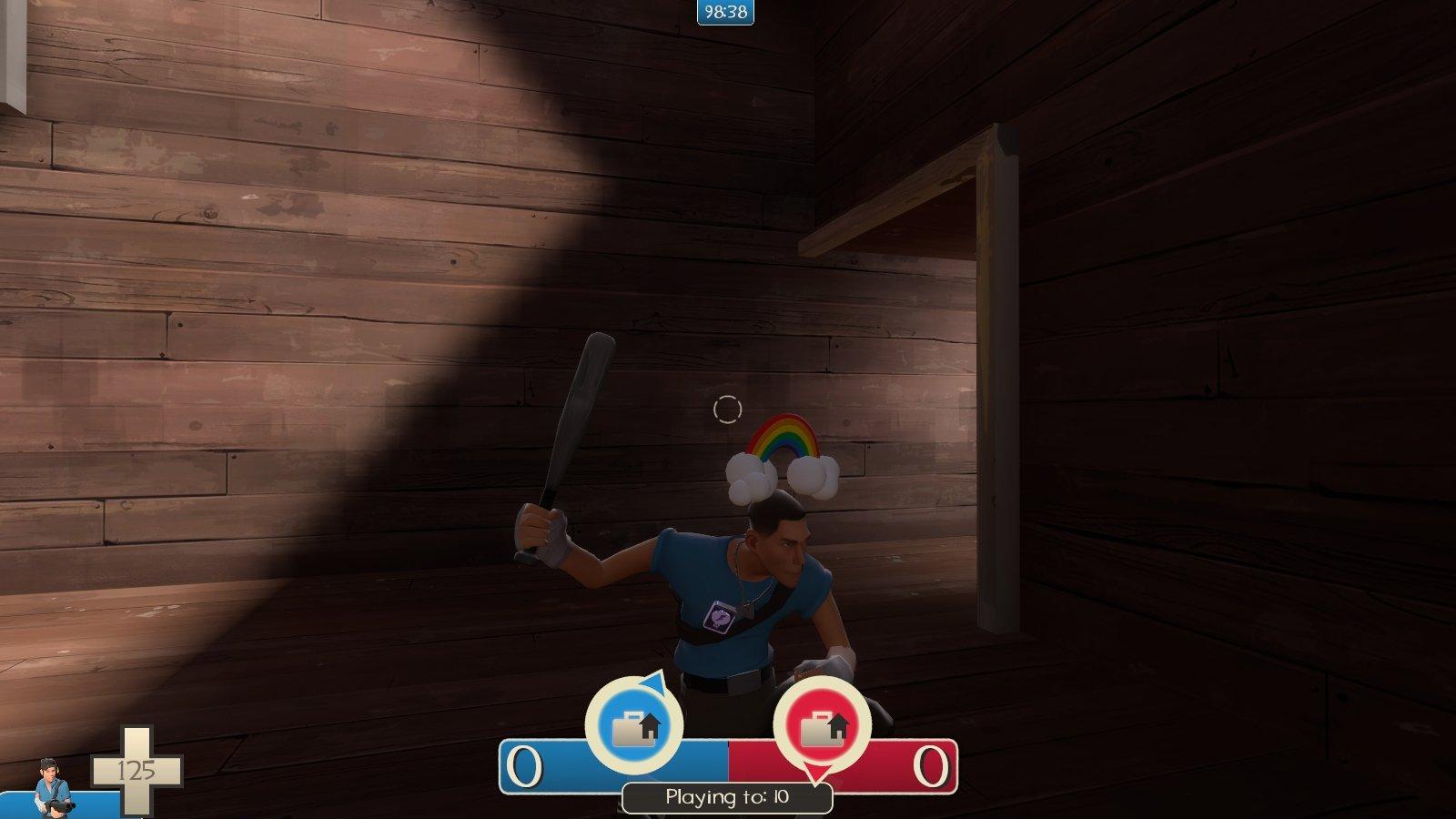
Task: Click the blue team intelligence briefcase icon
Action: 633,726
